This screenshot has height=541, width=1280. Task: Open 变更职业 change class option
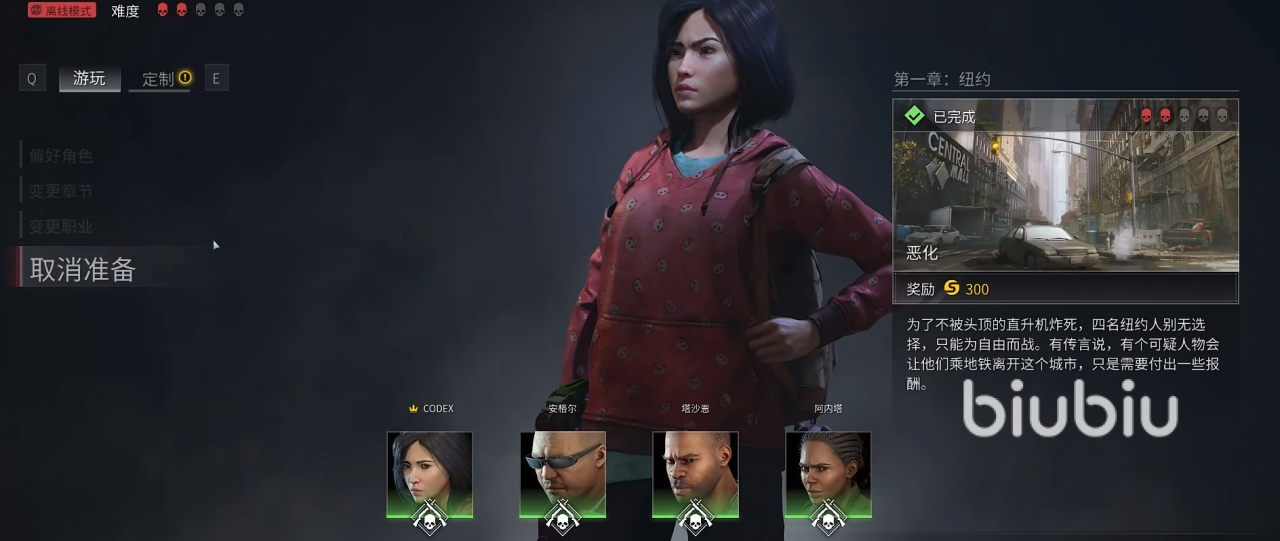(x=61, y=226)
